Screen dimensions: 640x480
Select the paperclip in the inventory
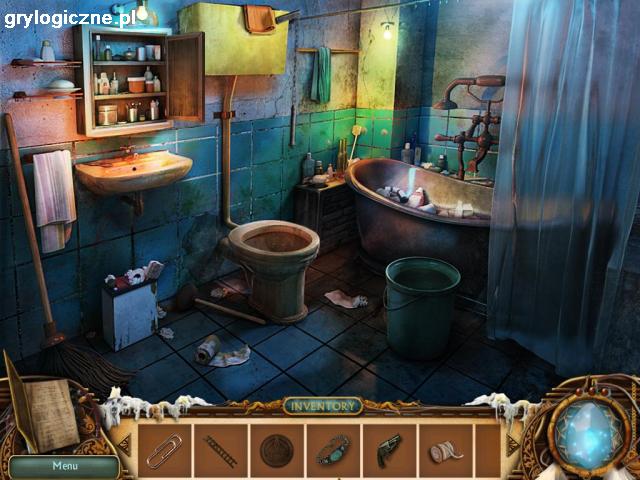[164, 450]
